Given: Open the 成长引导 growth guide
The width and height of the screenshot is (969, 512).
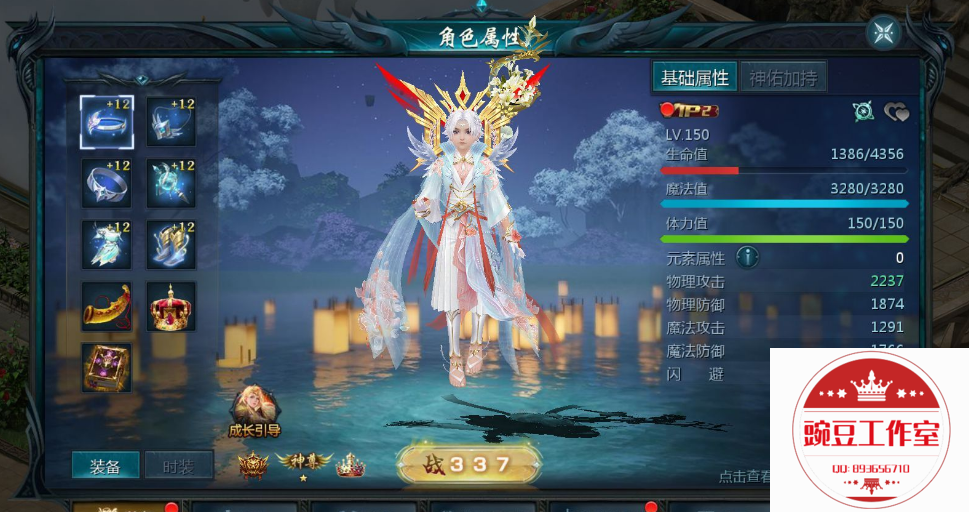Looking at the screenshot, I should 253,412.
